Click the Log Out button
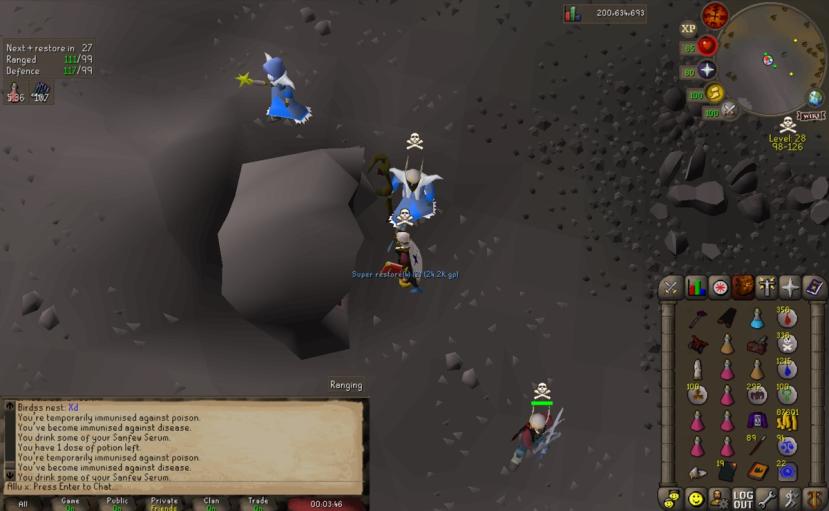Screen dimensions: 829x511 point(743,498)
